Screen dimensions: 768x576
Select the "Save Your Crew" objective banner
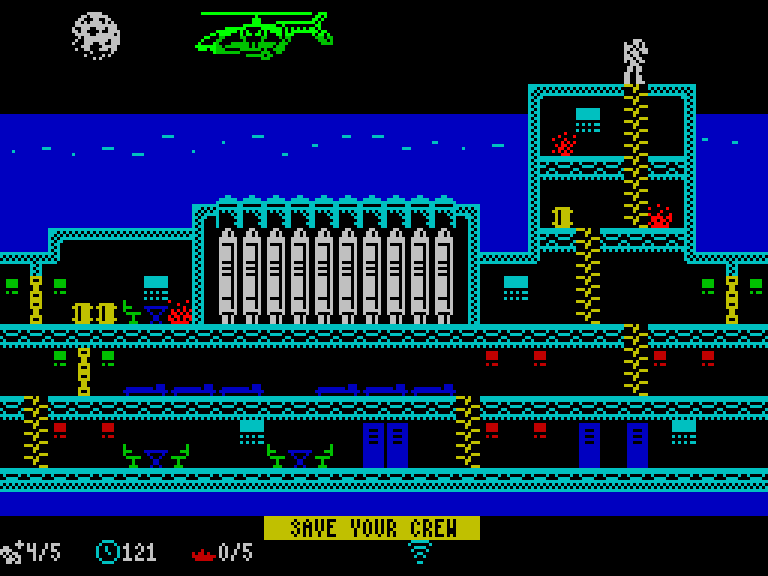371,528
